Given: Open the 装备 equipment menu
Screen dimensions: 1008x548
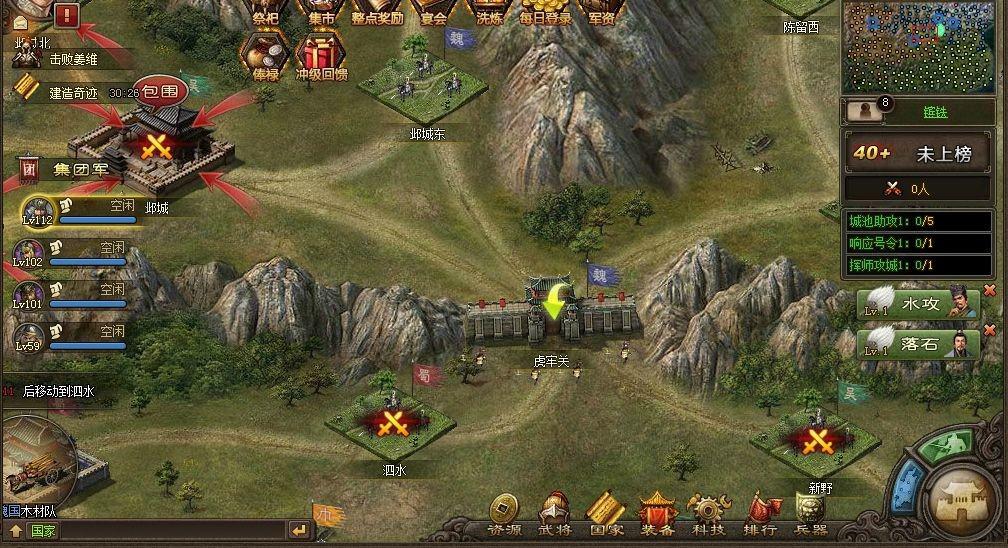Looking at the screenshot, I should click(x=656, y=511).
